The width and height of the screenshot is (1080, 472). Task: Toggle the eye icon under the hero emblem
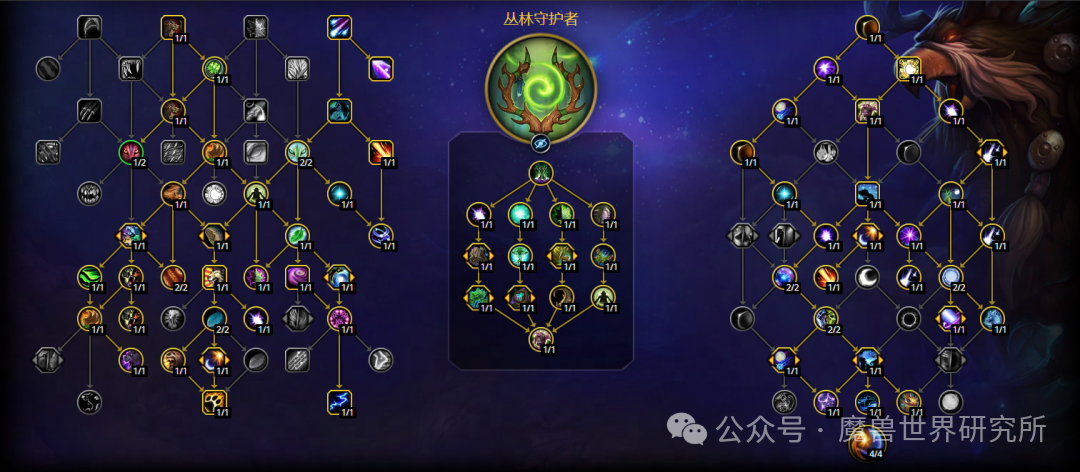[540, 143]
